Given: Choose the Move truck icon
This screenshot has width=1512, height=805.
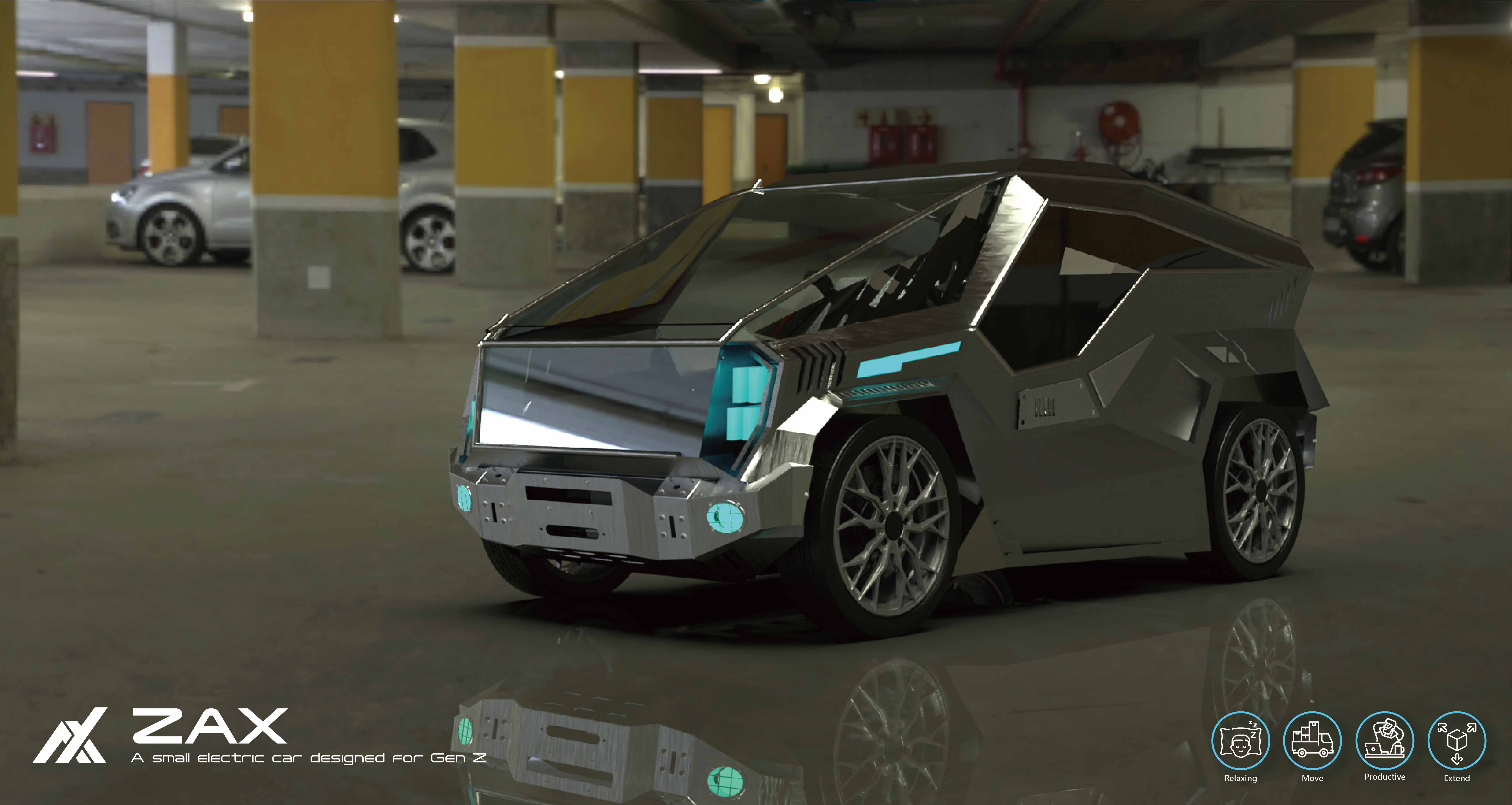Looking at the screenshot, I should coord(1312,740).
